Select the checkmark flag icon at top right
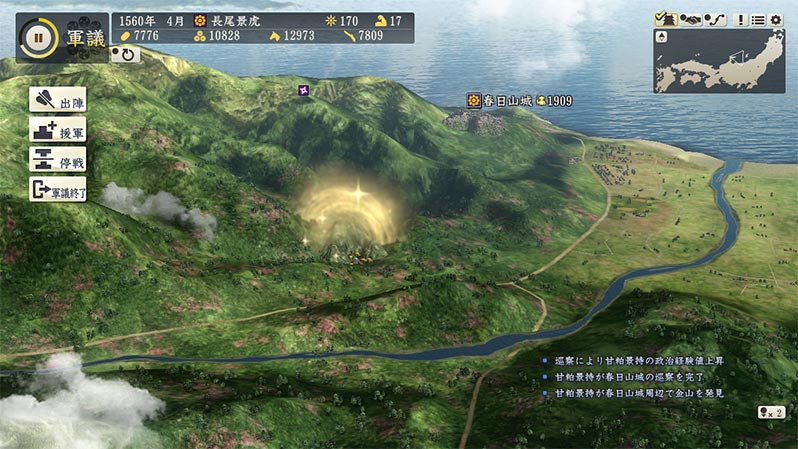The width and height of the screenshot is (798, 449). [666, 19]
